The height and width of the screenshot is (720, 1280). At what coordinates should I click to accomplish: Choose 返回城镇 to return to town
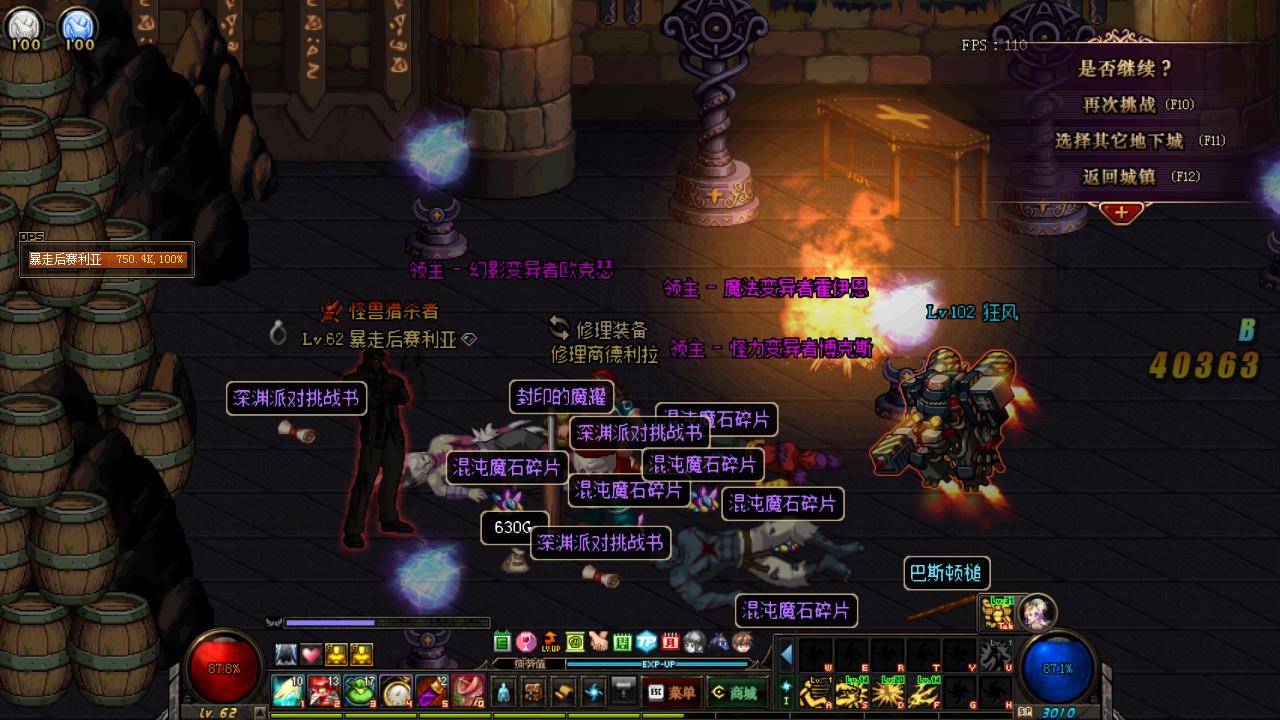1138,177
